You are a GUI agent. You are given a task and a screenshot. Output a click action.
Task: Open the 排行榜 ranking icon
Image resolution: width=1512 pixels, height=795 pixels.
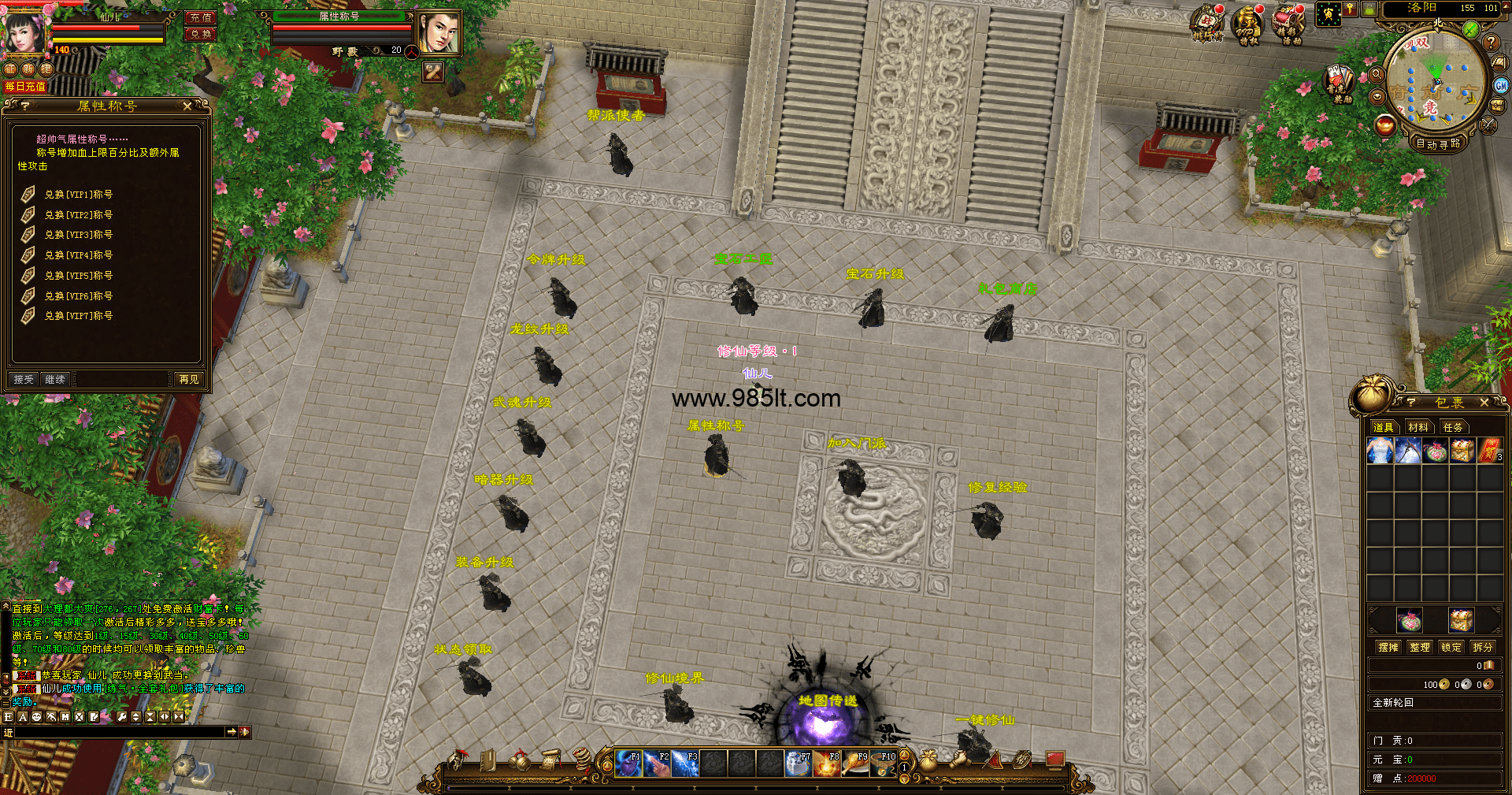click(1207, 24)
